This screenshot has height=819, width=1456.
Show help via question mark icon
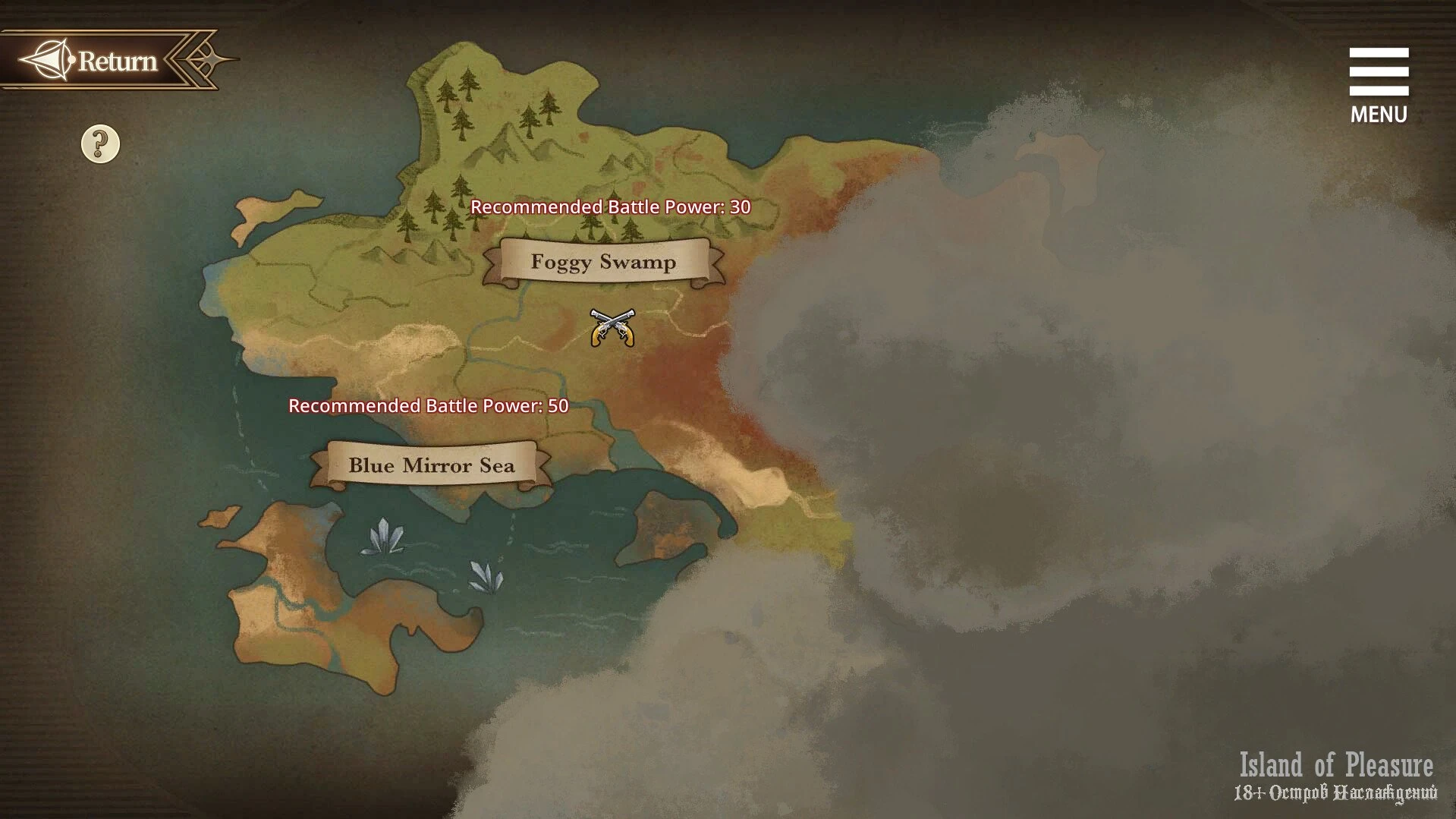click(x=100, y=144)
